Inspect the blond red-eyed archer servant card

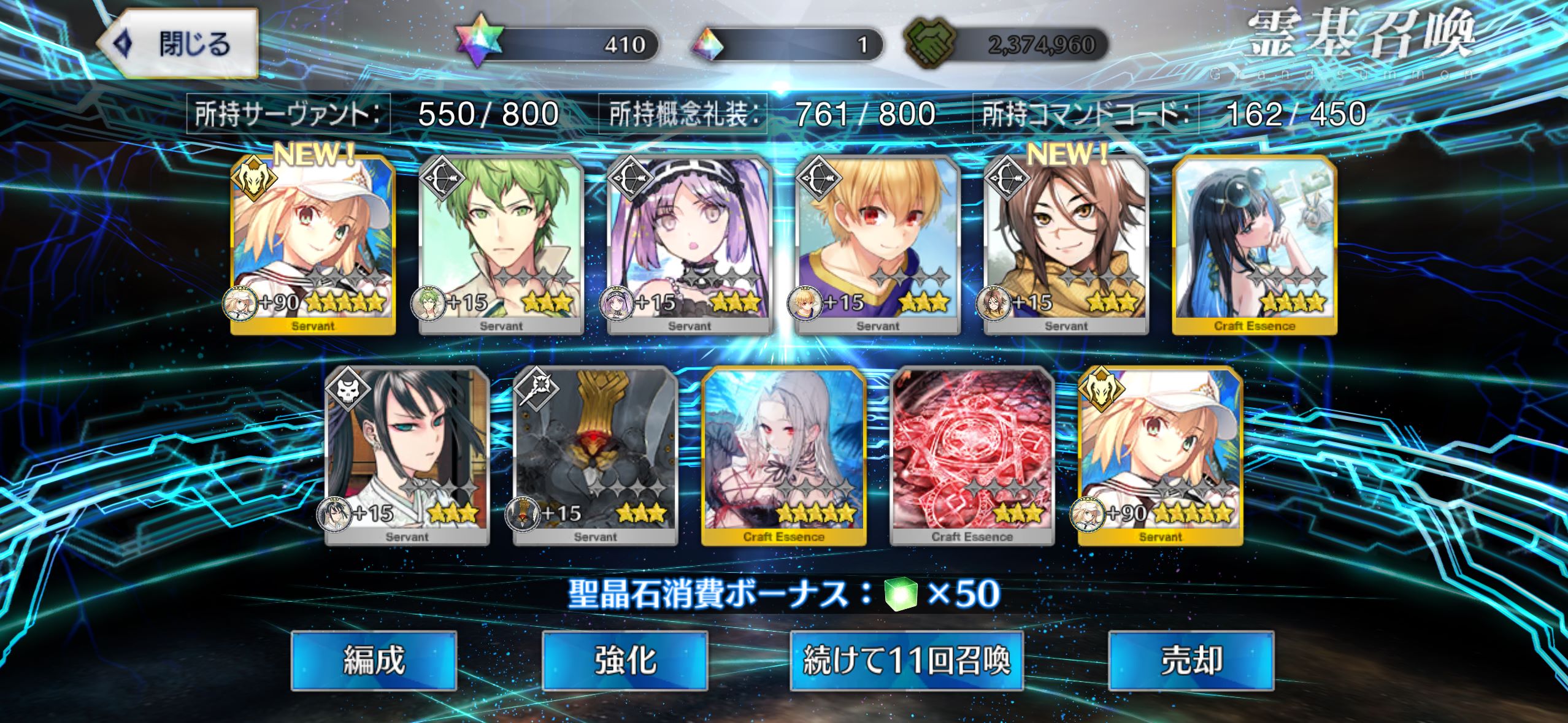point(878,245)
